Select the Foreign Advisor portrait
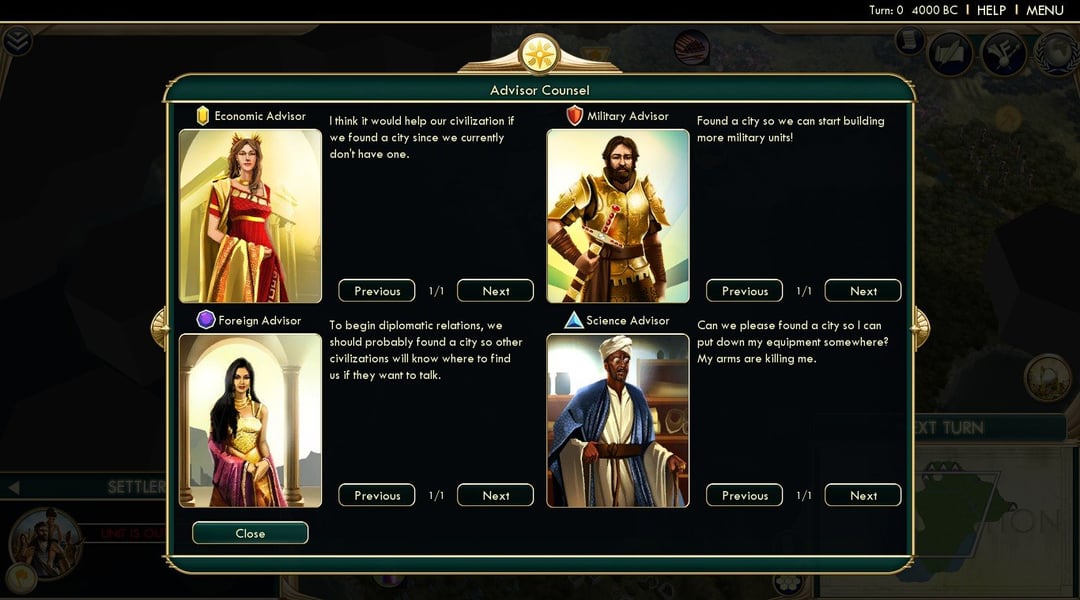Image resolution: width=1080 pixels, height=600 pixels. click(250, 420)
